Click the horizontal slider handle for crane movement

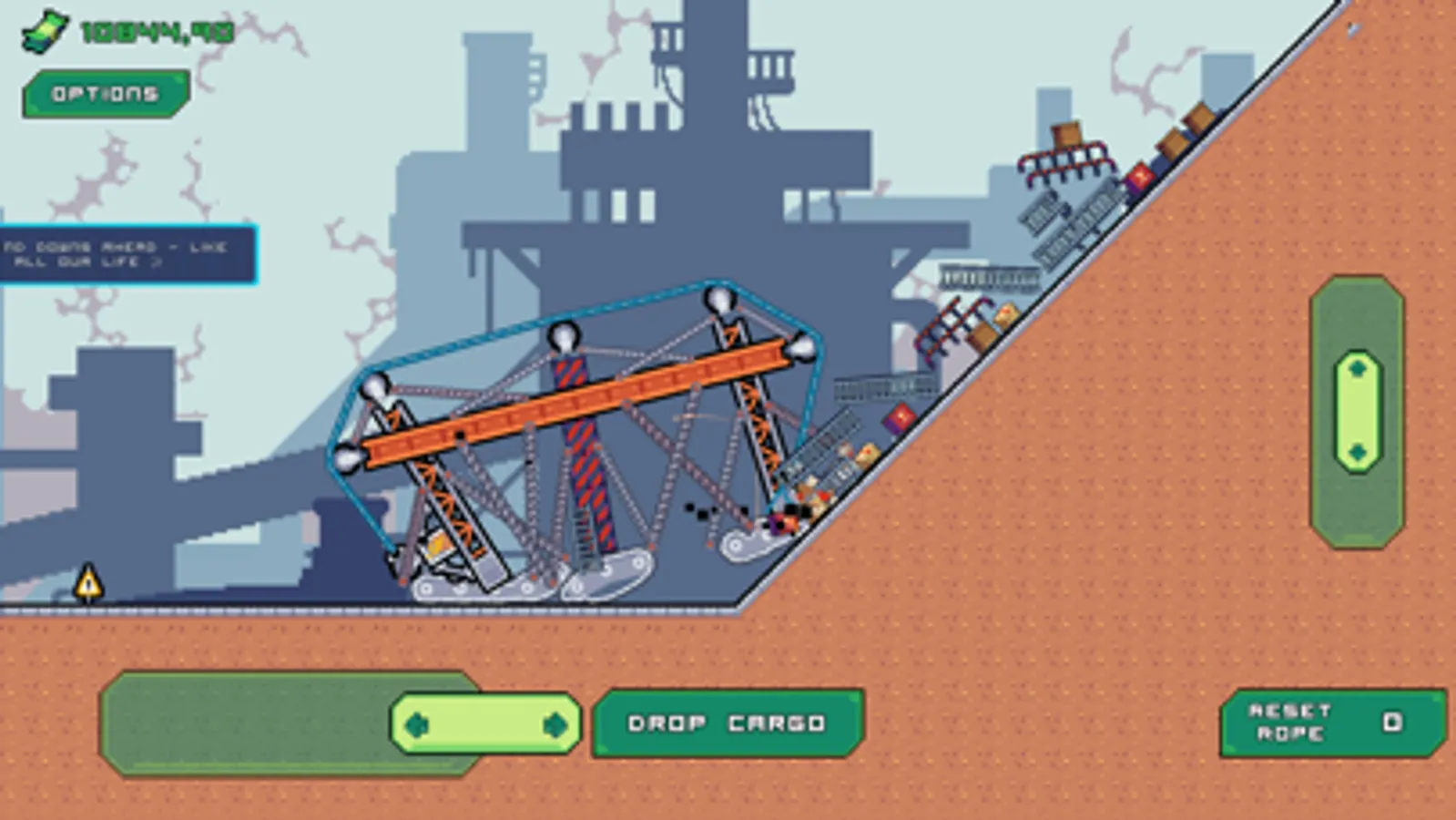click(484, 723)
